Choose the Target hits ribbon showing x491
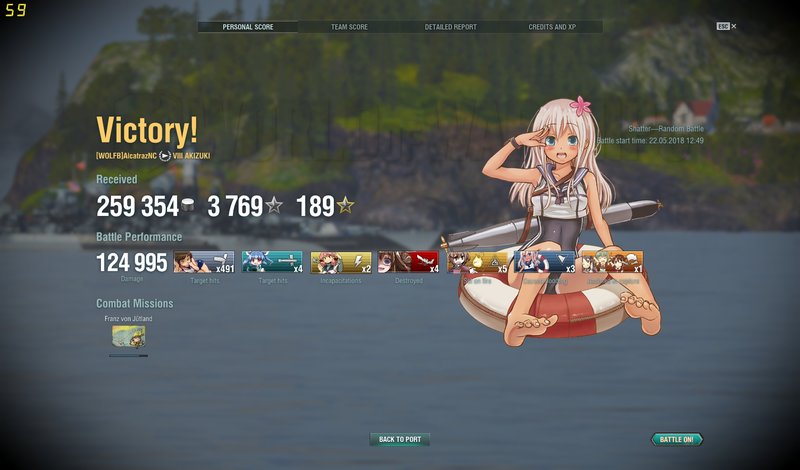This screenshot has height=470, width=800. pos(204,262)
